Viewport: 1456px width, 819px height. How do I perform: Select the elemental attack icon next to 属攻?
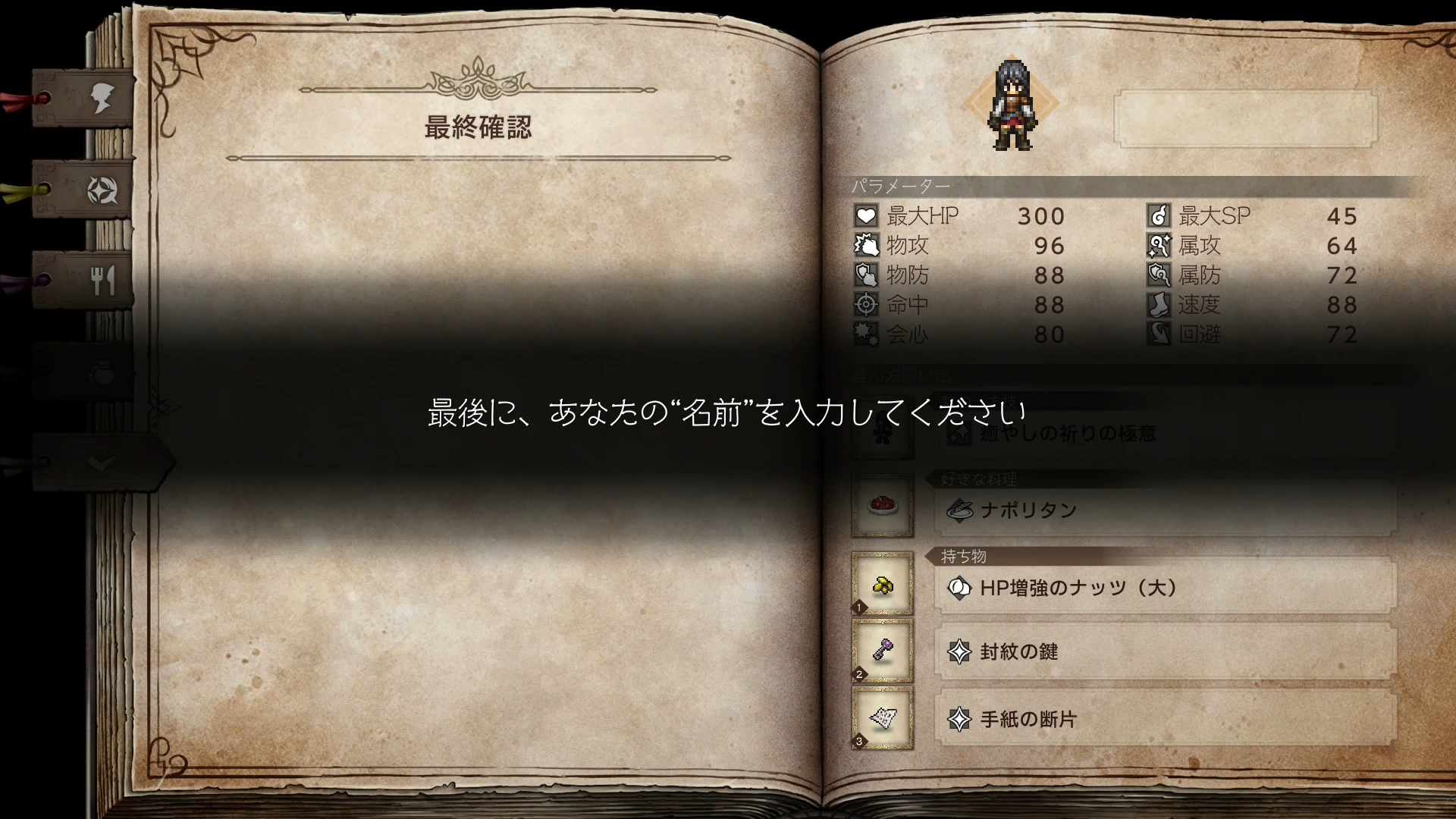[1160, 246]
